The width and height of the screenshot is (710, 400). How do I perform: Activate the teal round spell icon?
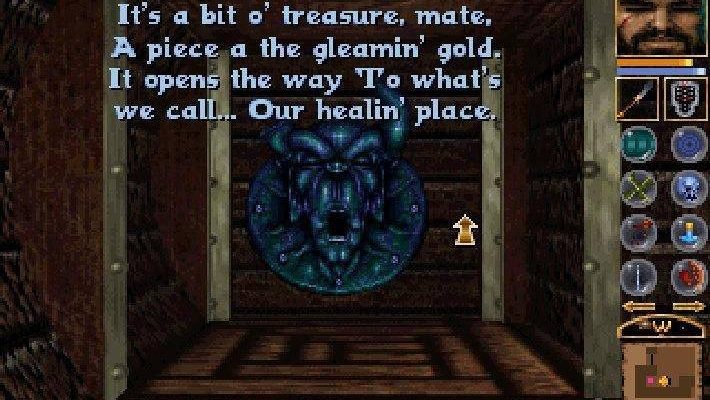coord(638,142)
